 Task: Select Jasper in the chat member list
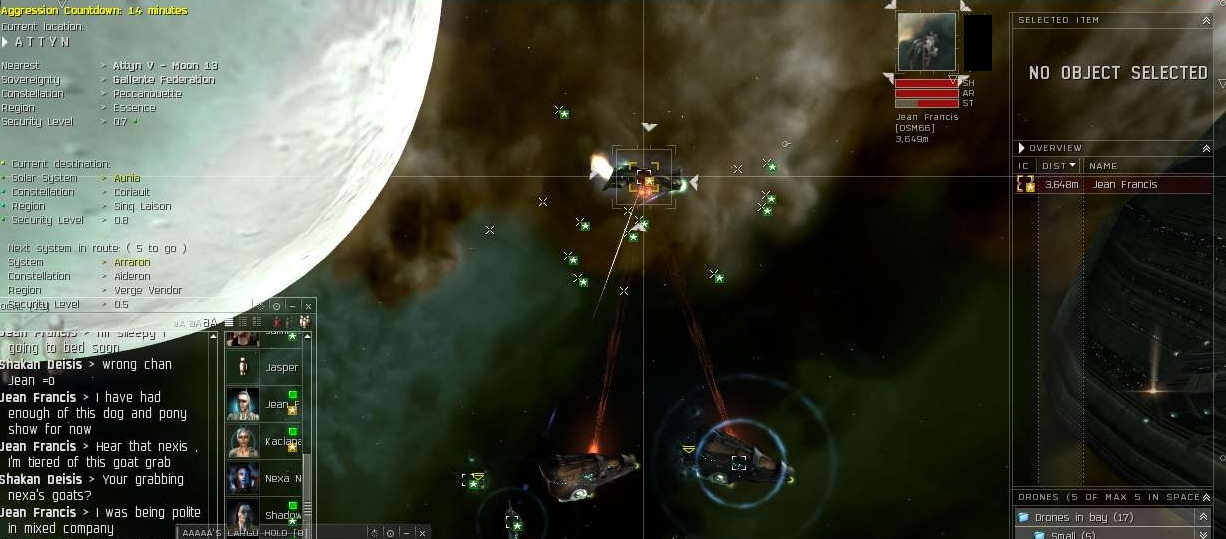click(x=263, y=367)
